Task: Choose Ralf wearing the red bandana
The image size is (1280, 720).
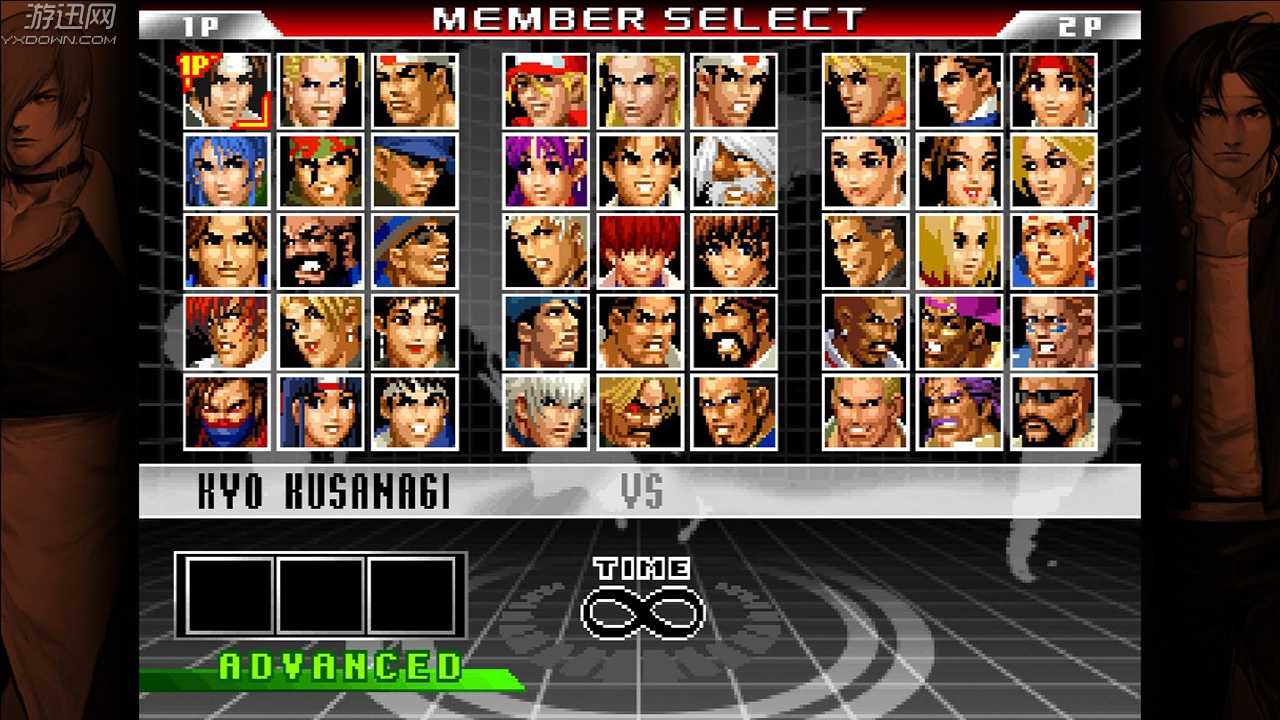Action: 320,171
